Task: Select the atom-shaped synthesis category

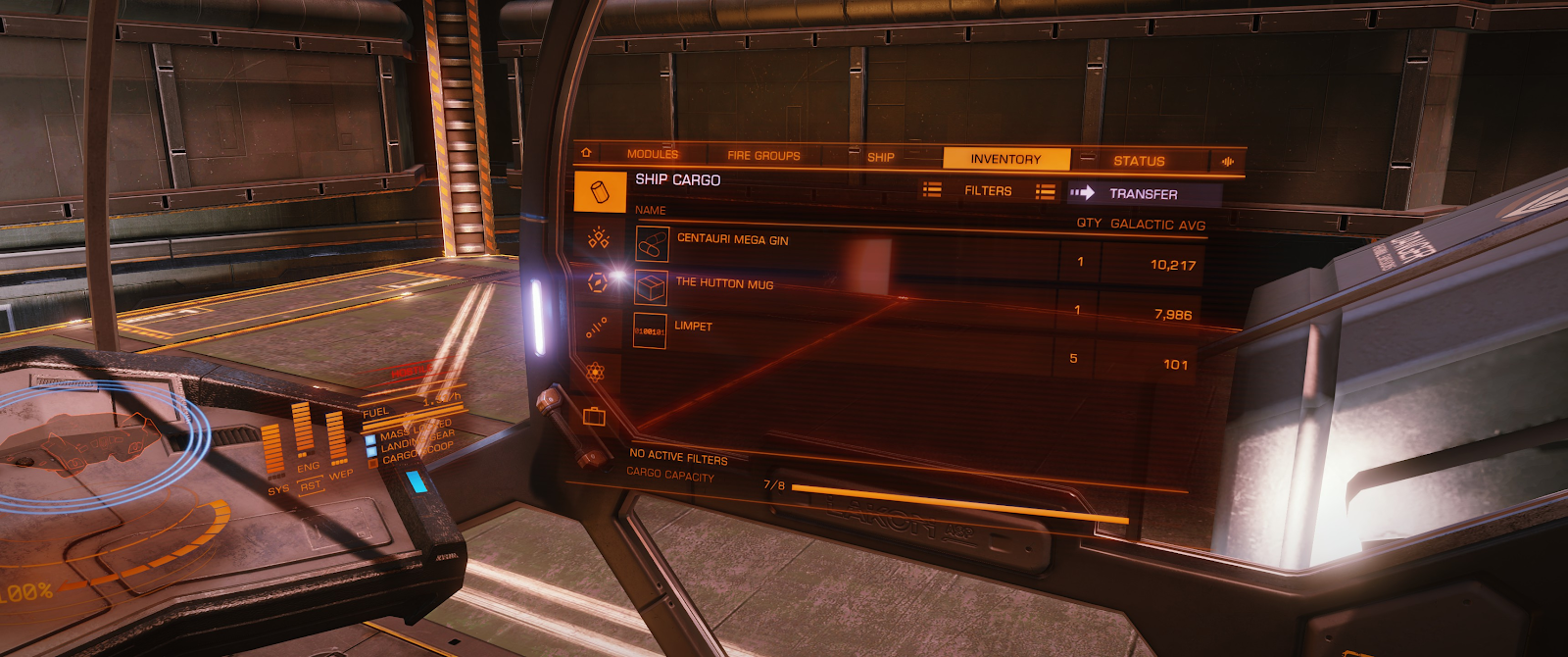Action: click(595, 373)
